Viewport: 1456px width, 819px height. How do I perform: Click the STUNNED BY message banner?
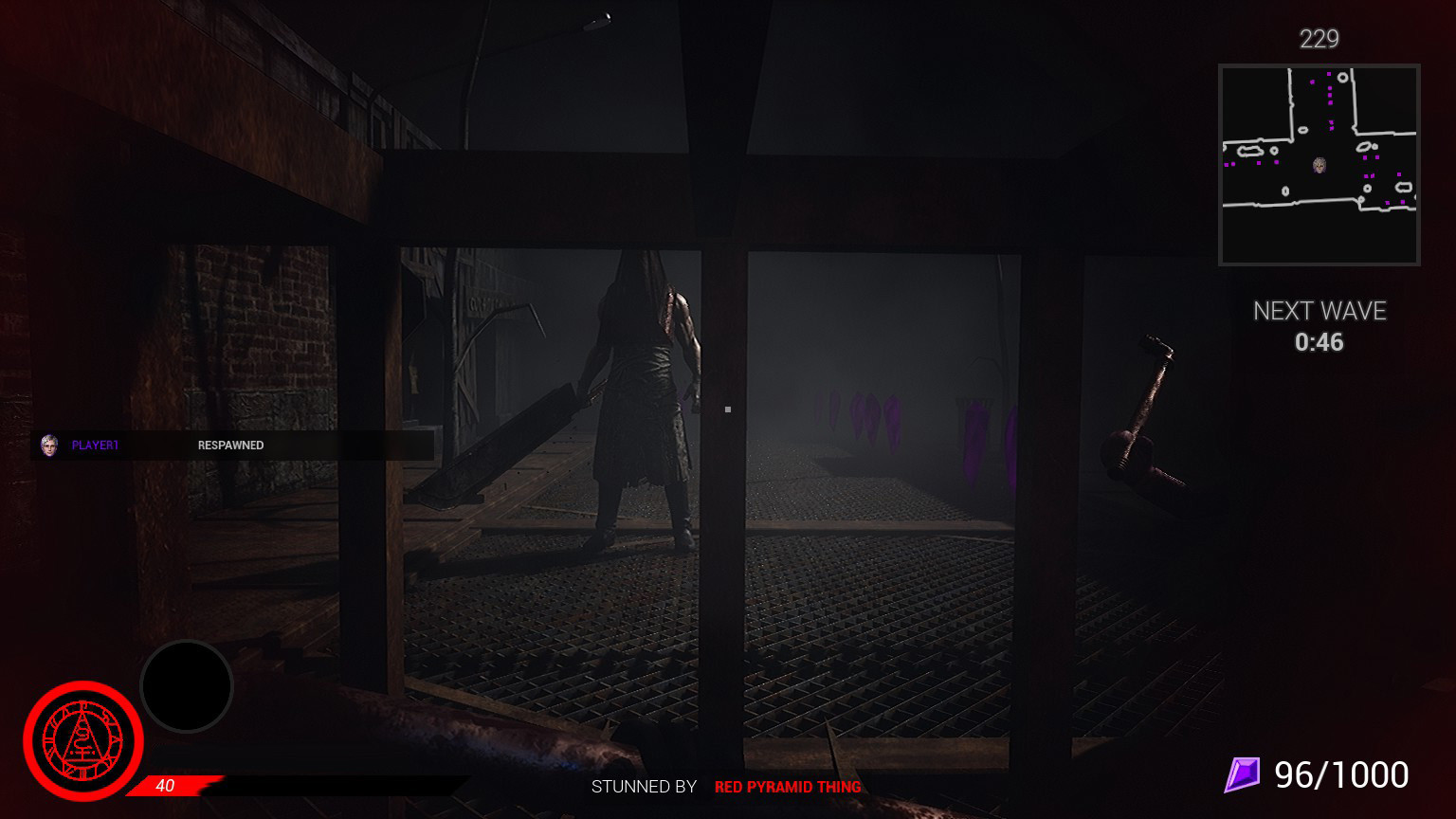(x=645, y=786)
